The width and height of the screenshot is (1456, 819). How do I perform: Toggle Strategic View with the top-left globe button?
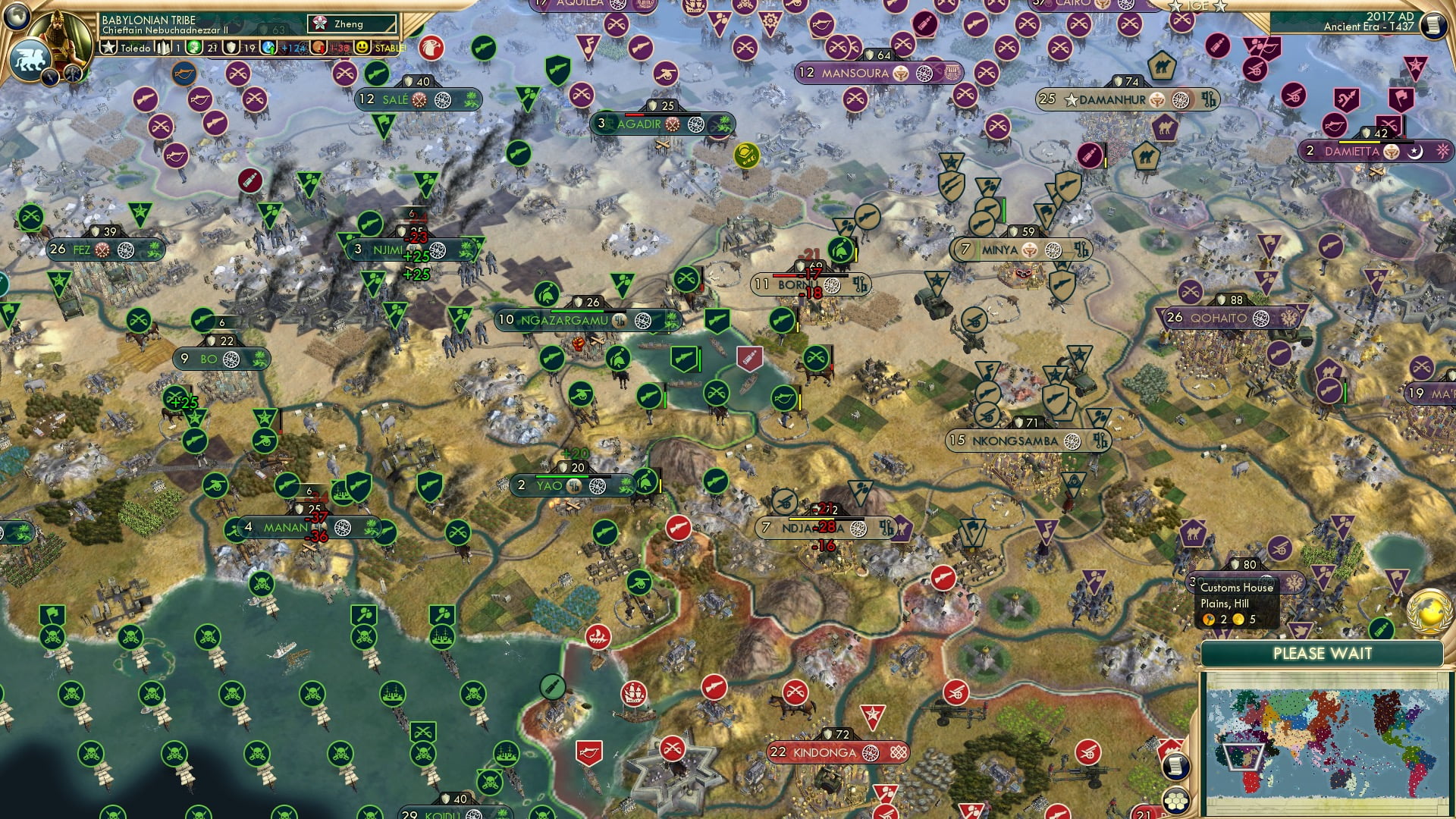click(16, 17)
